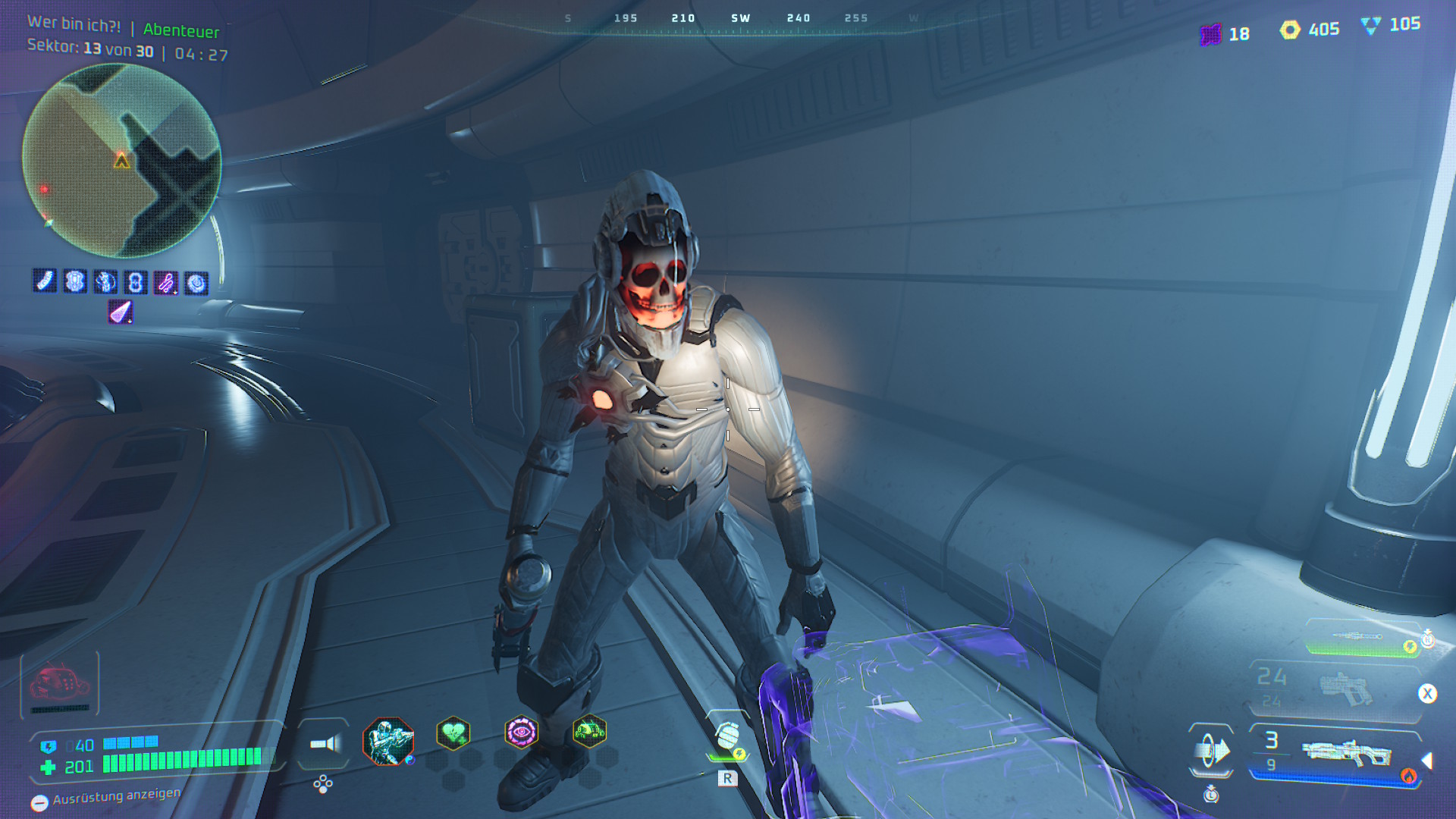
Task: Click the blue gem currency counter
Action: pyautogui.click(x=1390, y=25)
